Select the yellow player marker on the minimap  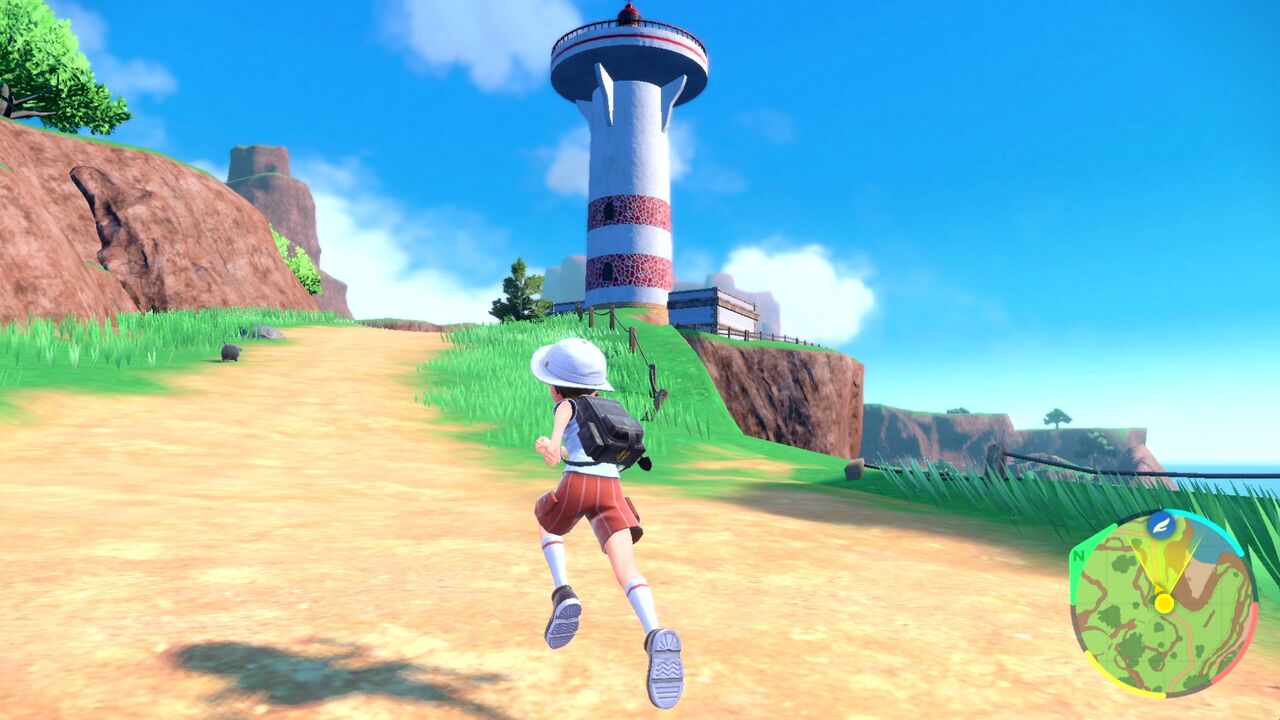[1165, 603]
